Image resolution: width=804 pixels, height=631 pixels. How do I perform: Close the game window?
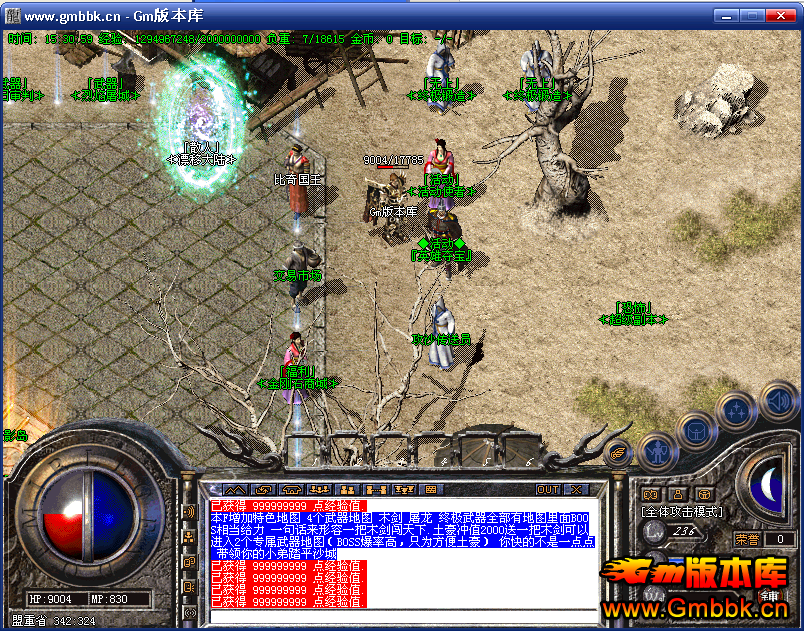tap(784, 16)
